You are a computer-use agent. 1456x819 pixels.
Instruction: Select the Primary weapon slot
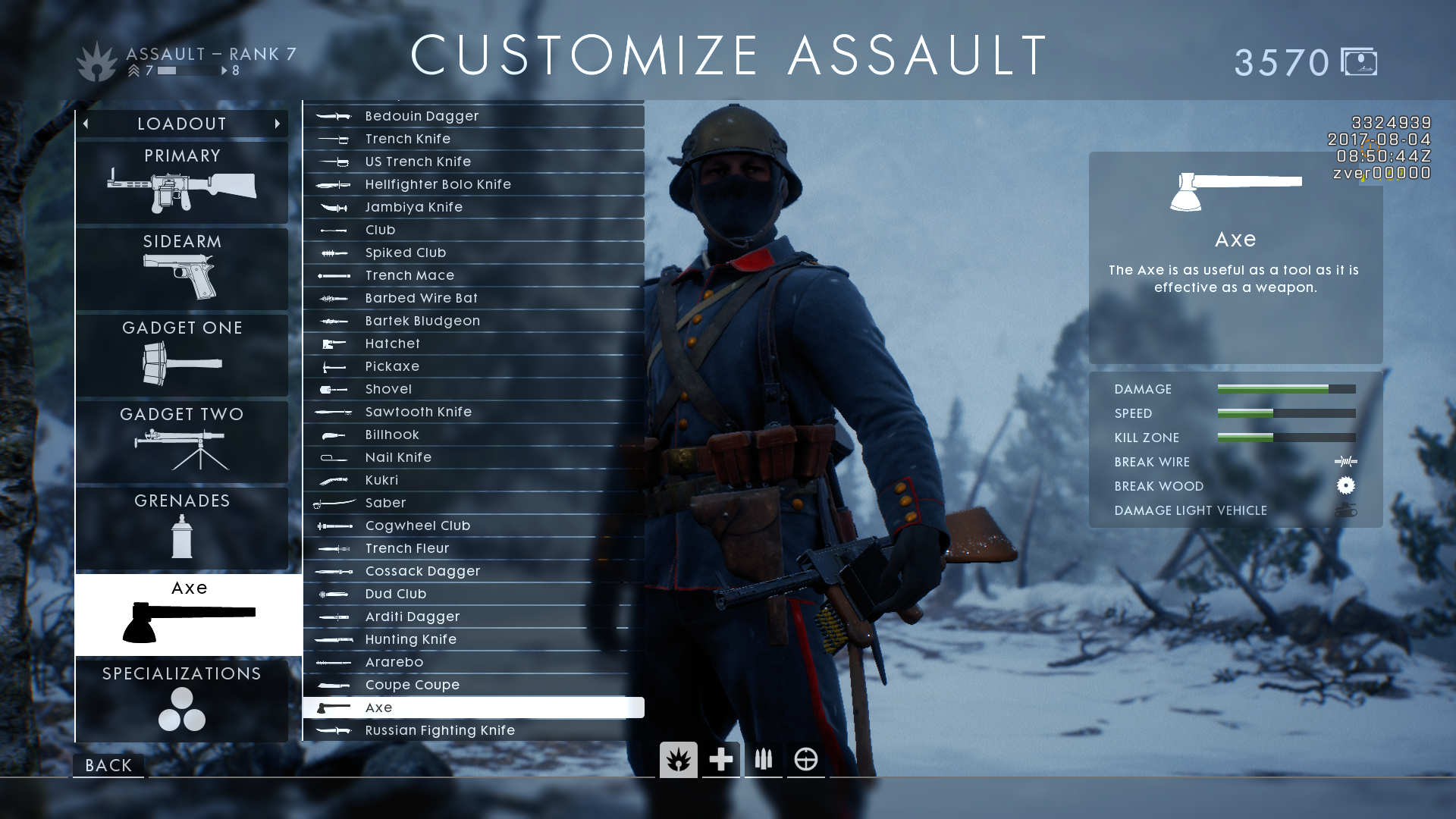[x=182, y=182]
